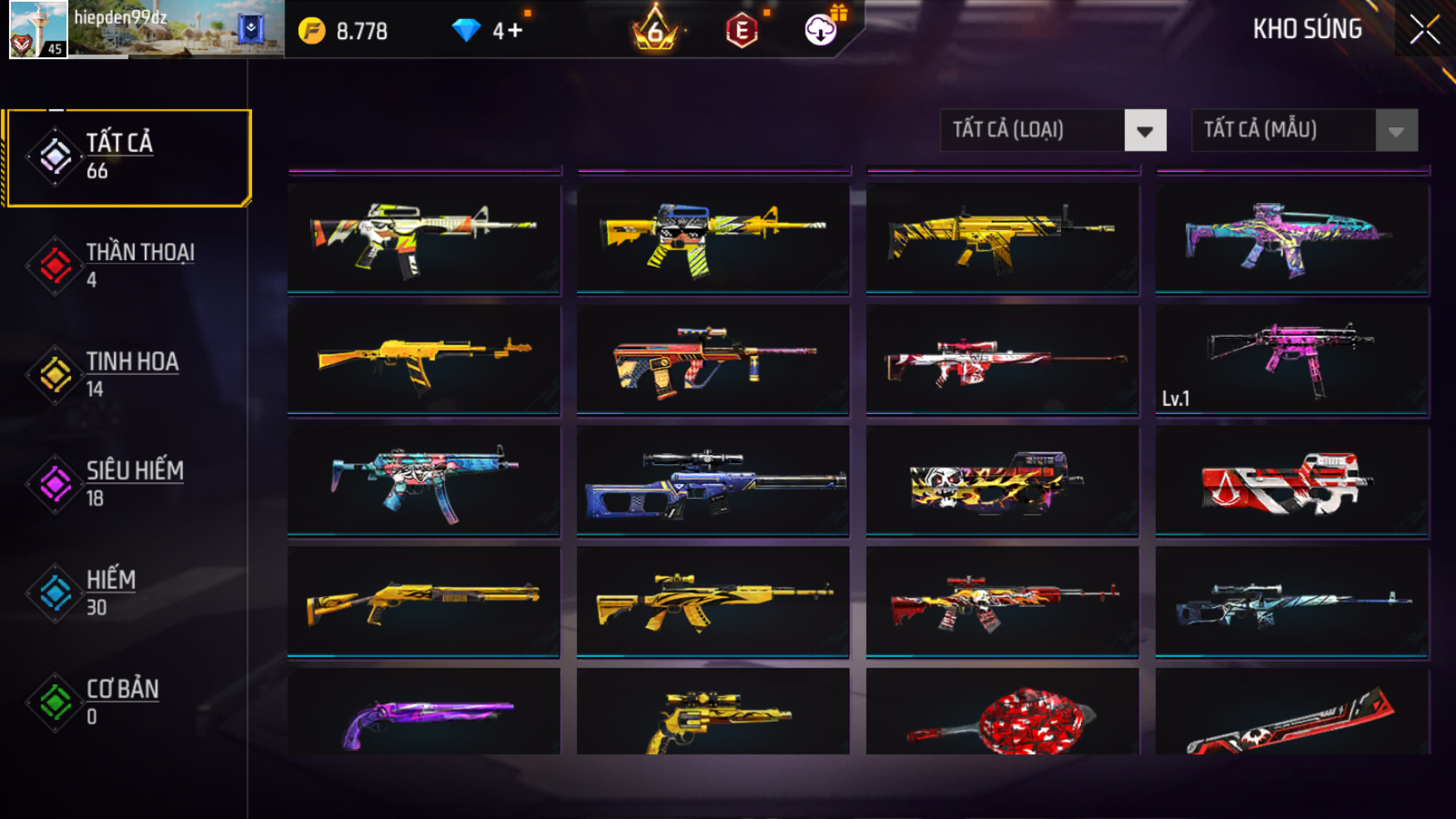
Task: Click the cloud download gift icon
Action: coord(821,30)
